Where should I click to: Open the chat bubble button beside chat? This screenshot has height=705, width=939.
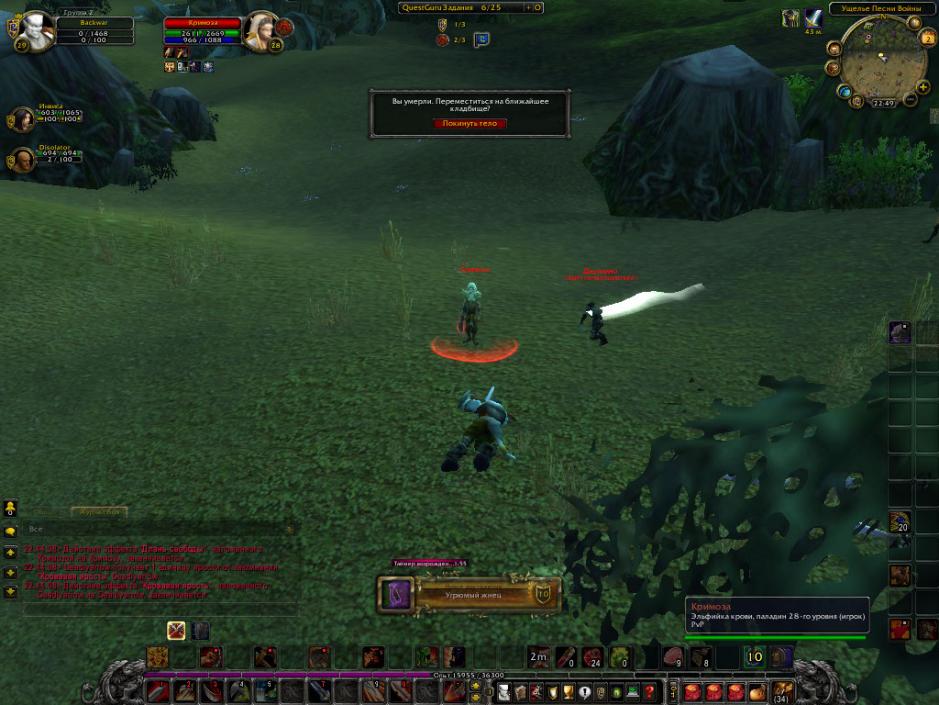point(11,531)
